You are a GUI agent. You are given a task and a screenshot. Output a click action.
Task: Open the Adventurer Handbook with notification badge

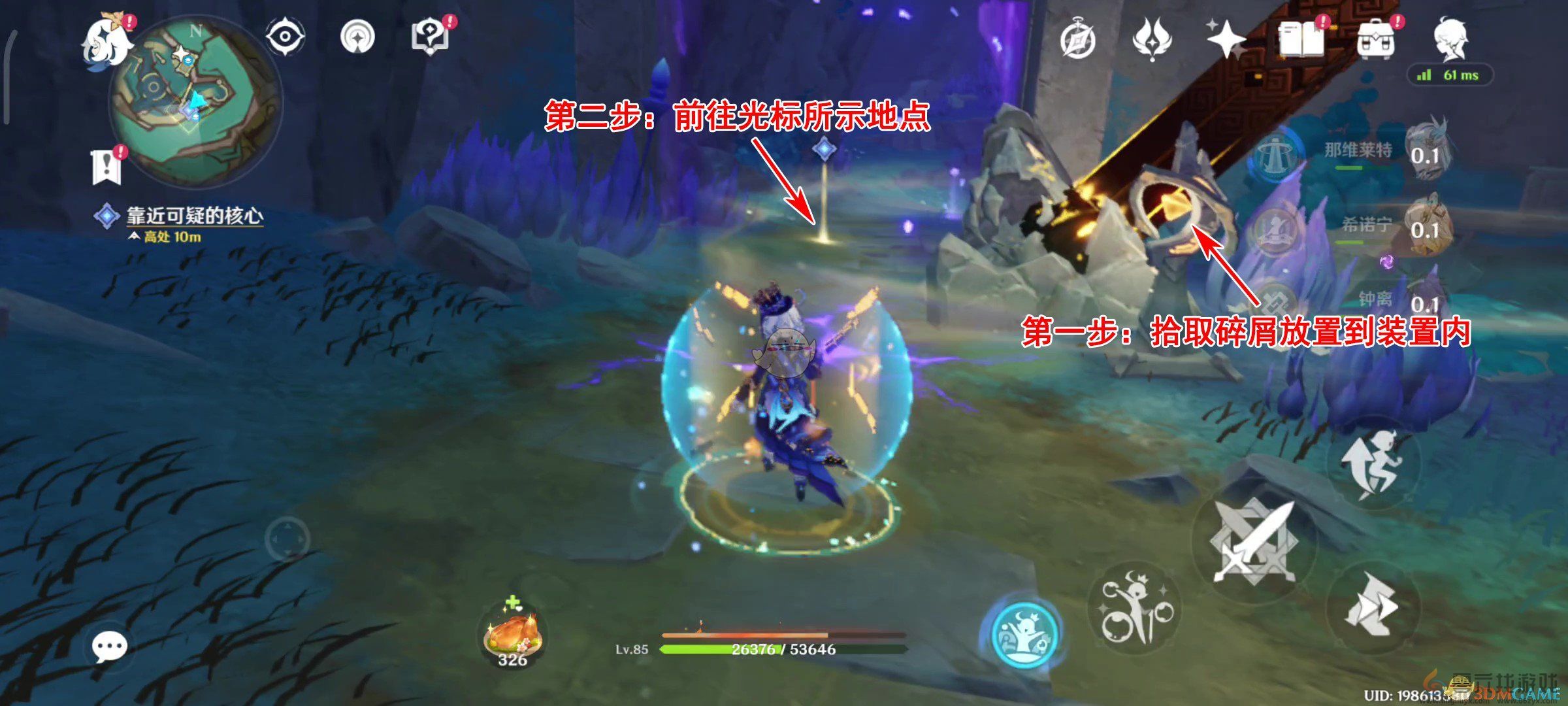(x=1301, y=39)
